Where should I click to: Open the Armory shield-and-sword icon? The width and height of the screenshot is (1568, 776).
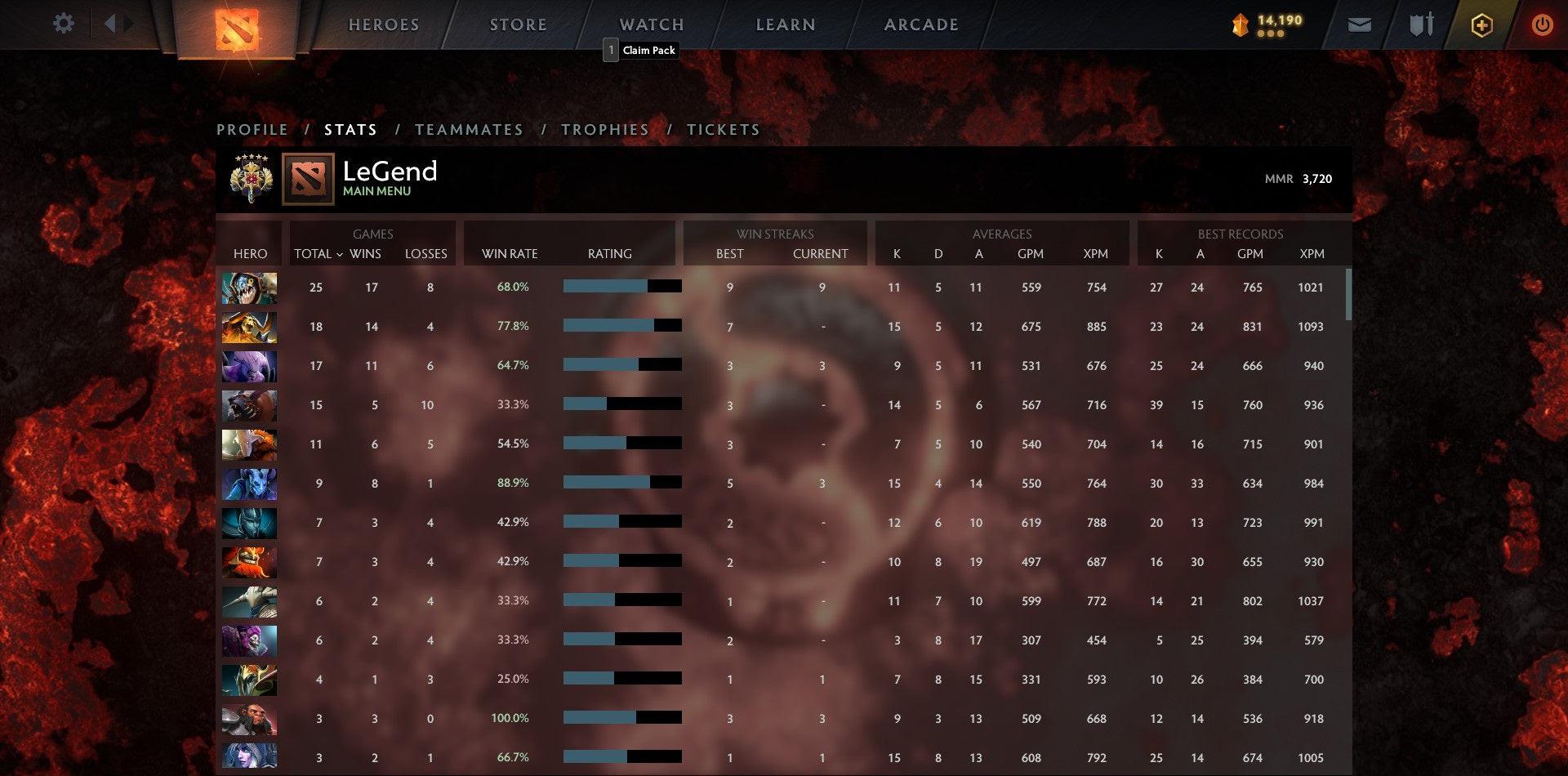1421,25
